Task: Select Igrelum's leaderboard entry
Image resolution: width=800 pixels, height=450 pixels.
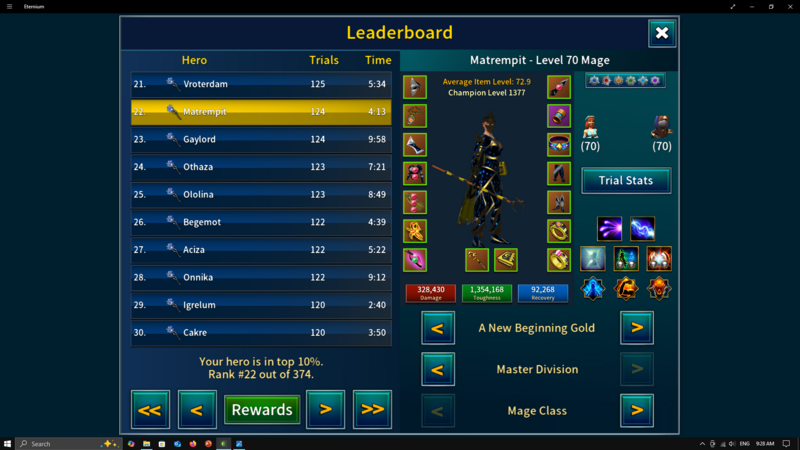Action: pyautogui.click(x=261, y=305)
